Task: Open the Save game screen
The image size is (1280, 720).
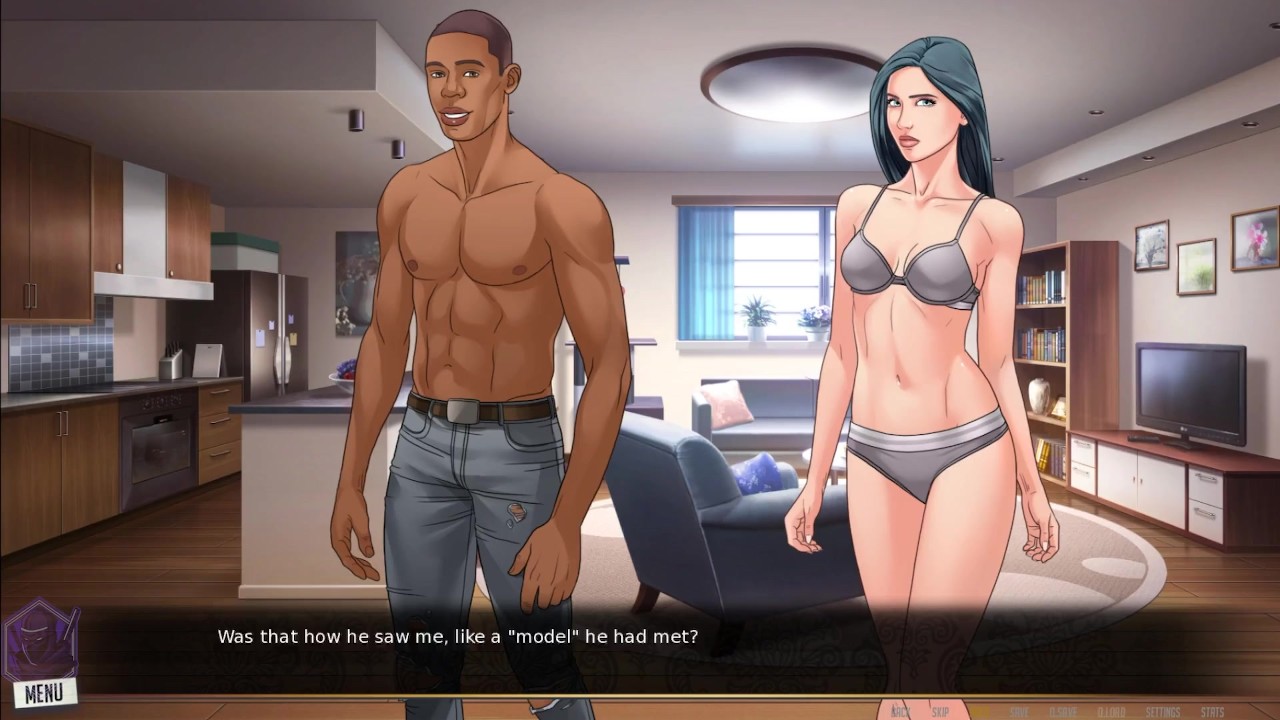Action: pyautogui.click(x=1019, y=712)
